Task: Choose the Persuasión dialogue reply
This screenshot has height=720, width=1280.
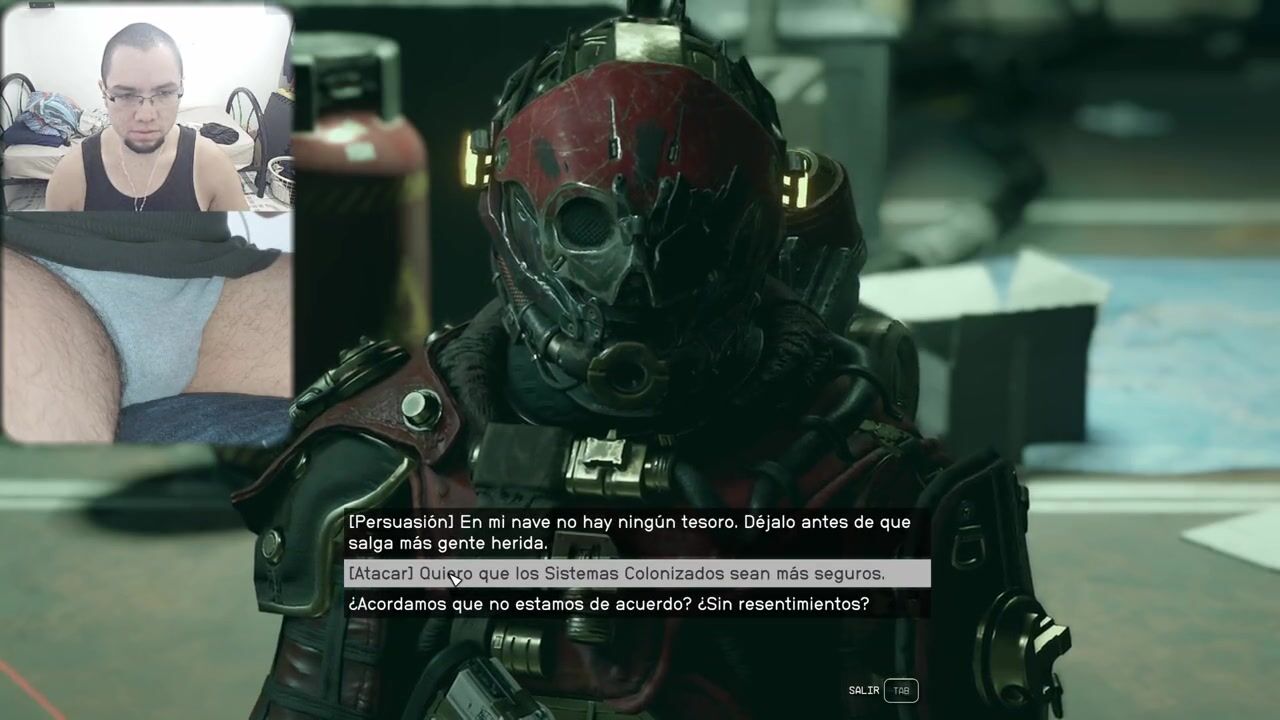Action: [630, 533]
